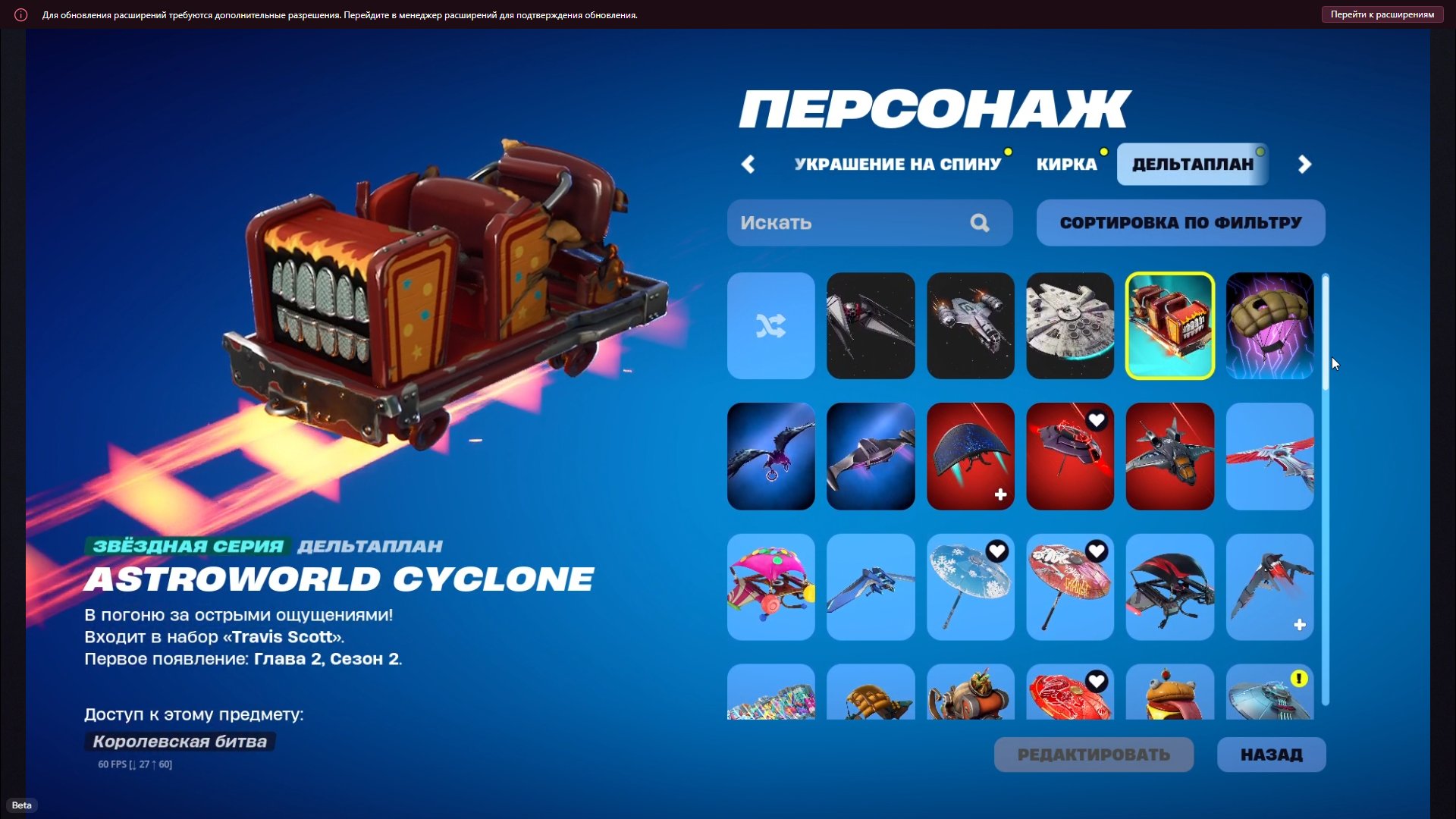Select the random glider shuffle option
The height and width of the screenshot is (819, 1456).
point(770,326)
